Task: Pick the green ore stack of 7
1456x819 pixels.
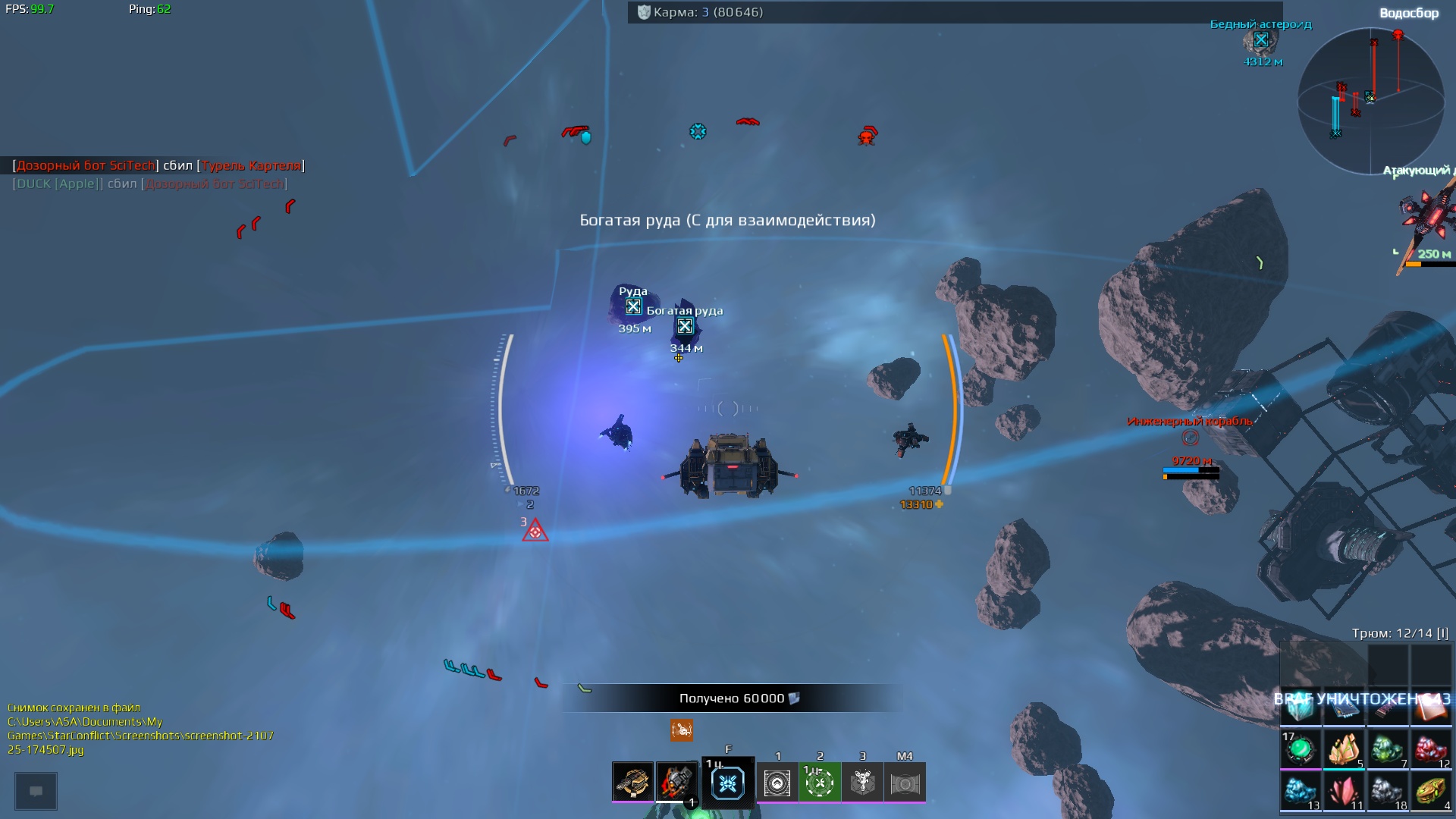Action: (x=1387, y=749)
